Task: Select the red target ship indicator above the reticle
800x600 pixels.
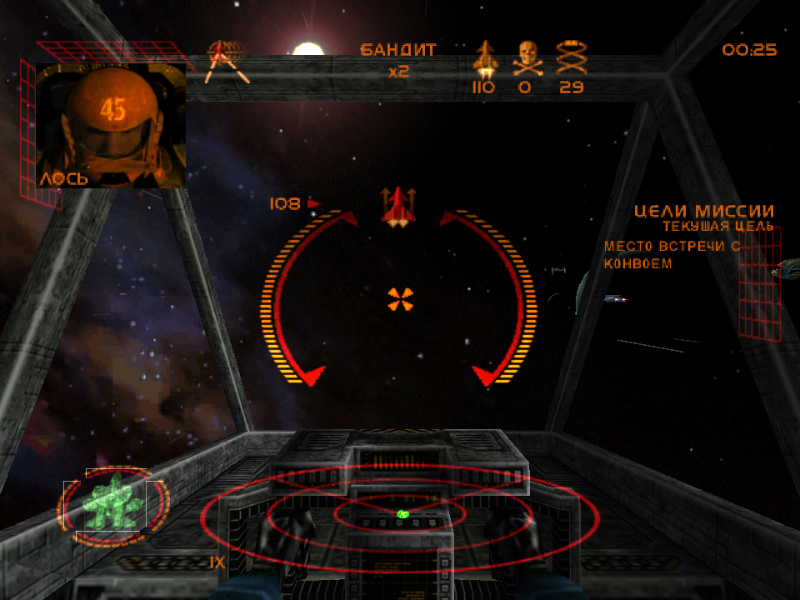Action: (x=398, y=205)
